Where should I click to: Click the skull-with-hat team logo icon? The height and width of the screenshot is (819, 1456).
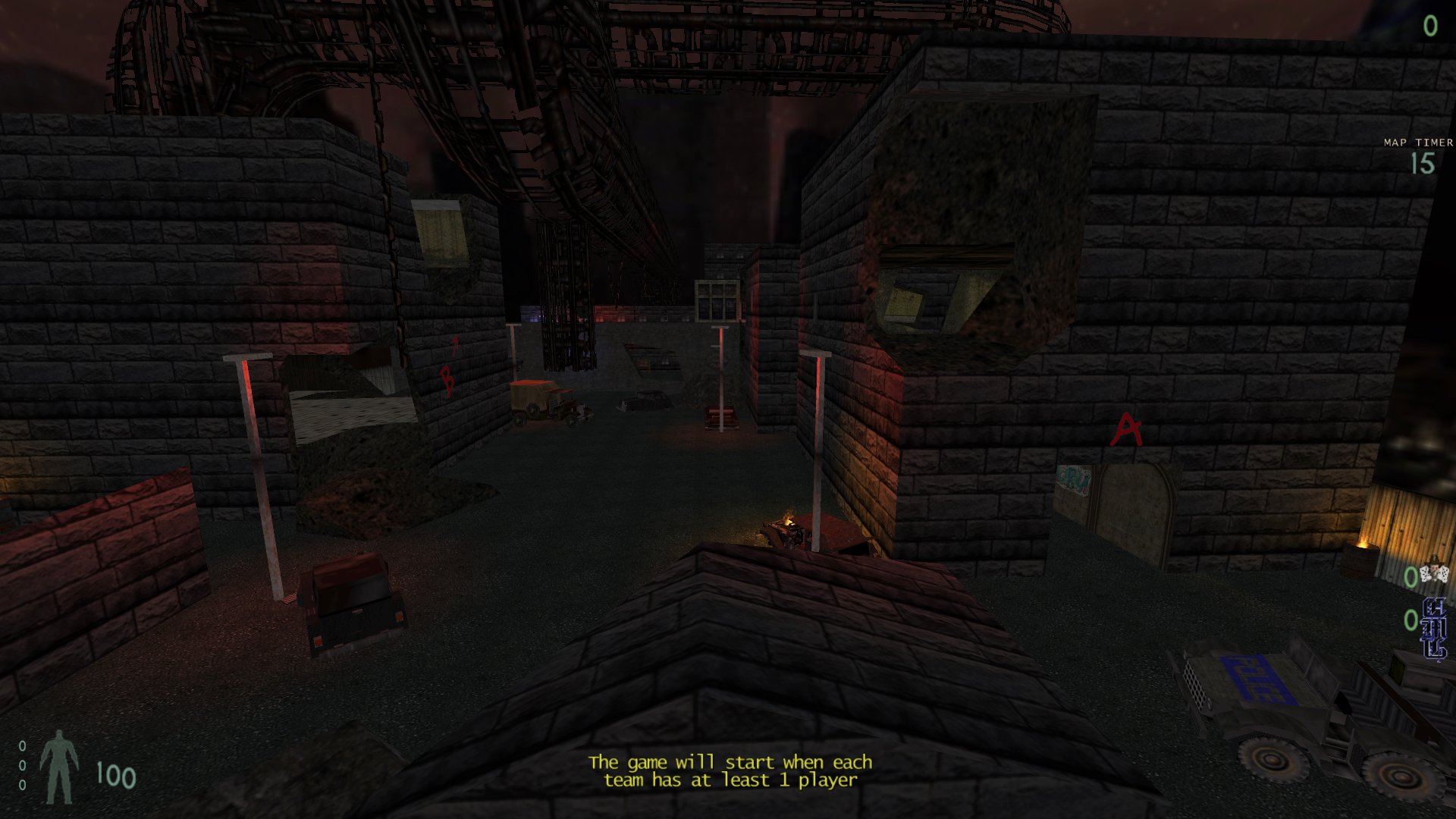(x=1434, y=573)
